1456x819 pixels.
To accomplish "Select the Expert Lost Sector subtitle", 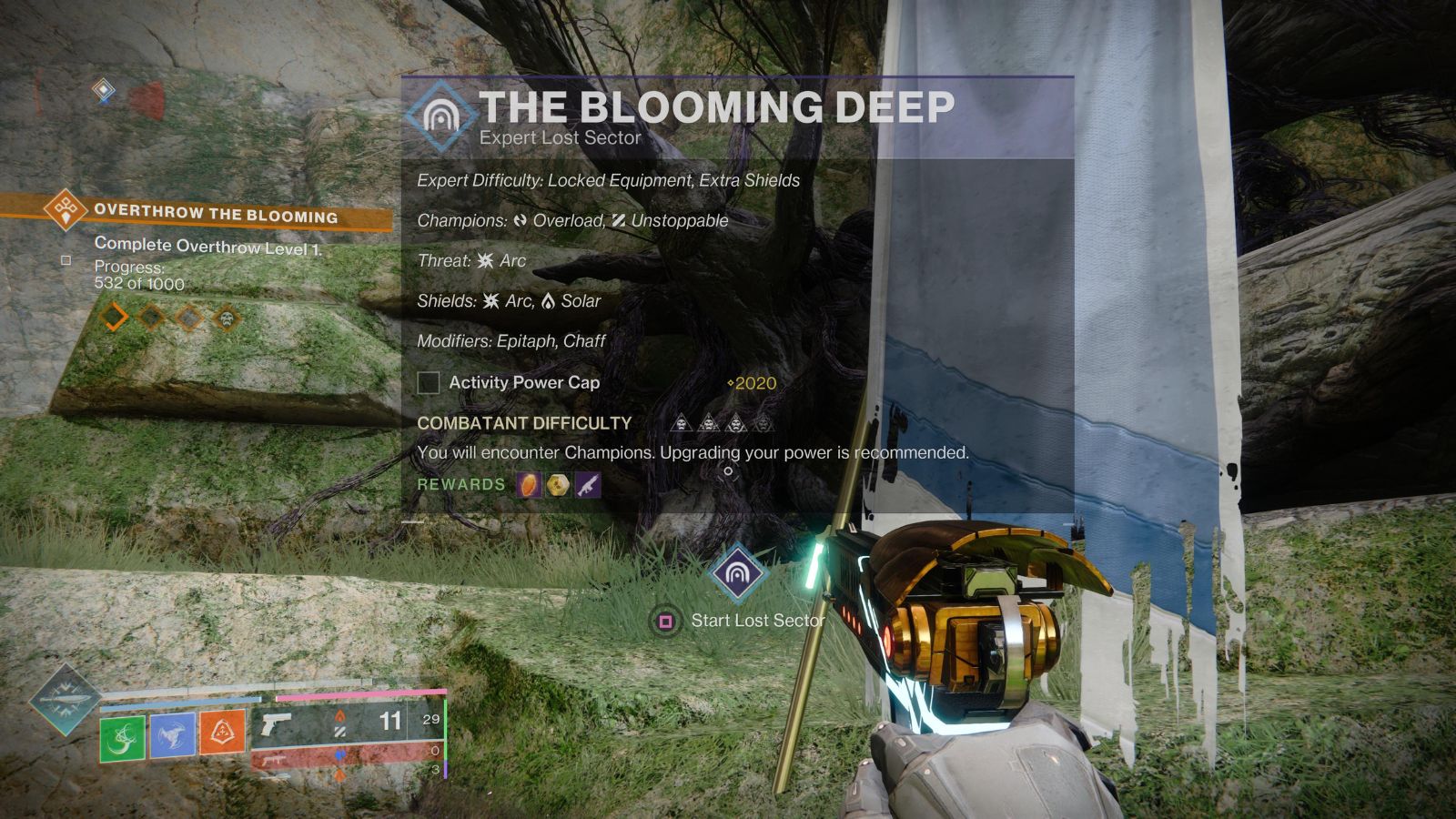I will click(561, 137).
